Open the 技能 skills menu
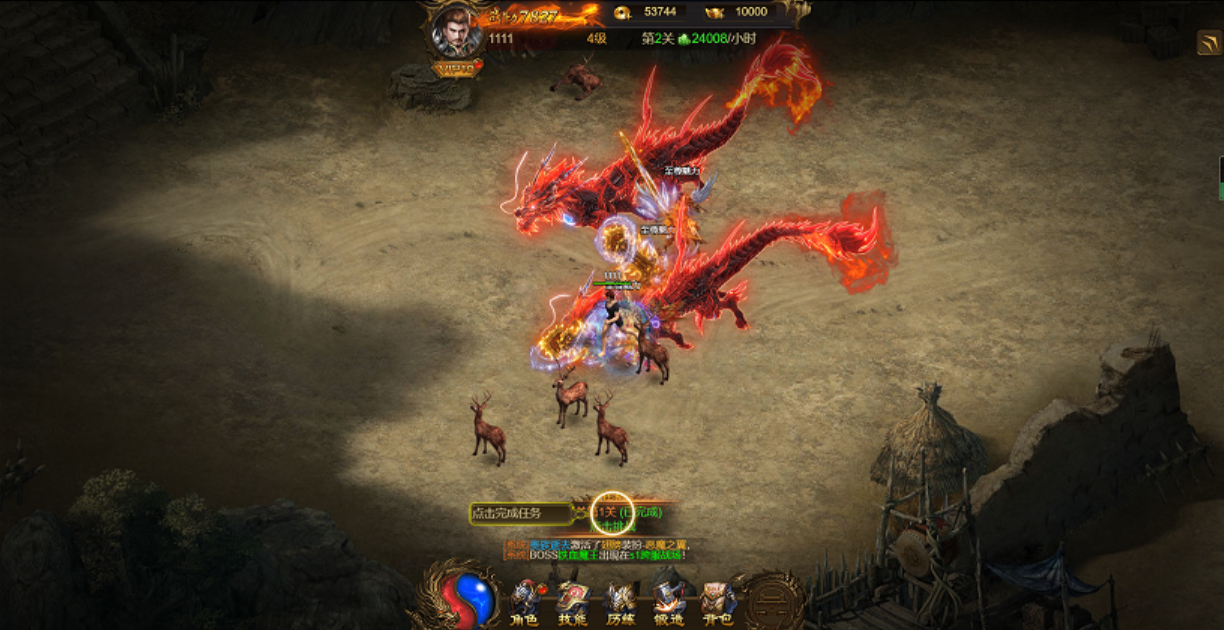This screenshot has width=1224, height=630. tap(572, 603)
